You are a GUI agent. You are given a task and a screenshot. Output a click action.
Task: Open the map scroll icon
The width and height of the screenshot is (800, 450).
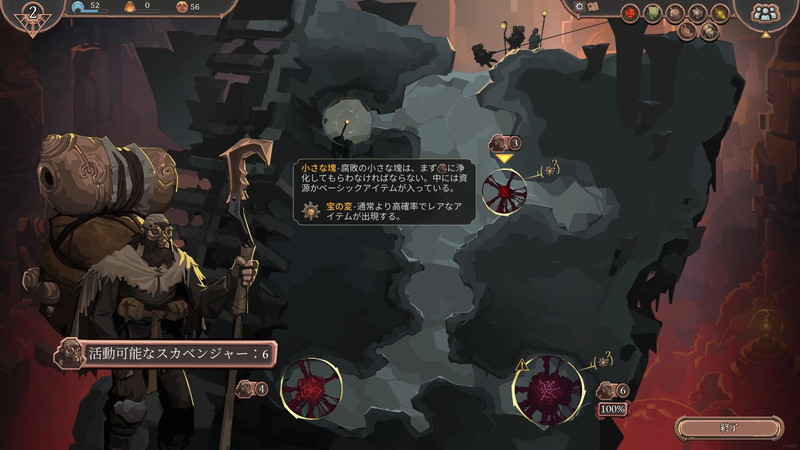(x=593, y=8)
